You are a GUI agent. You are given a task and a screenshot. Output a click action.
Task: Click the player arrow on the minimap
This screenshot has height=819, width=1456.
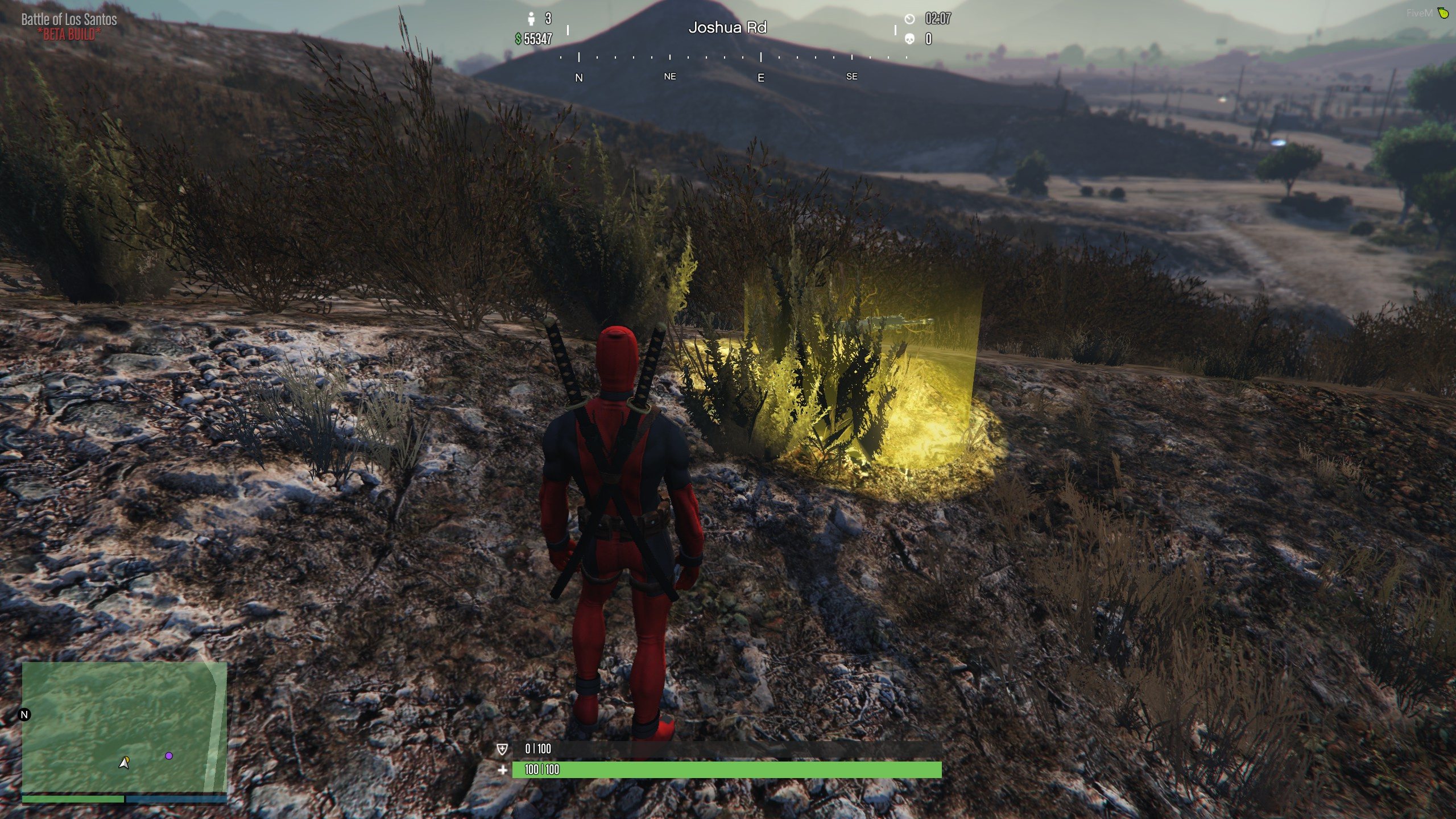124,763
